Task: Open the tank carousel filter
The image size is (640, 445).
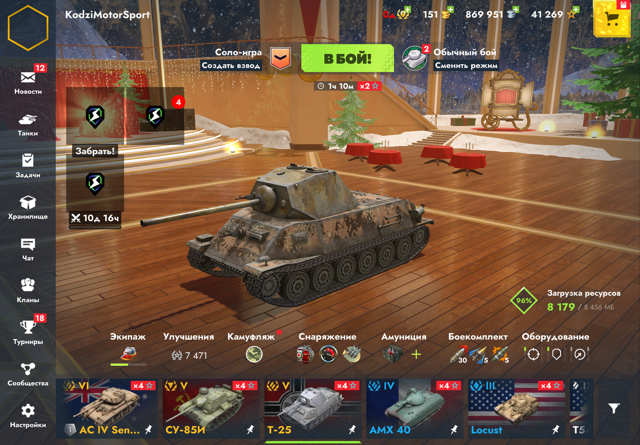Action: [614, 410]
